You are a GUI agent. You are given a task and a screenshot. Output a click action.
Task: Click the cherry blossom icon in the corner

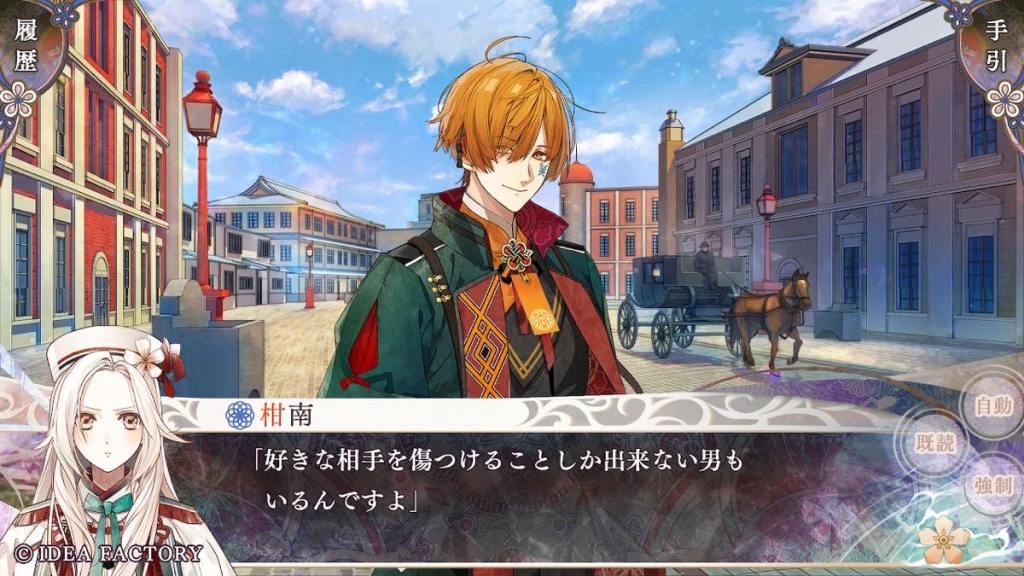pos(944,541)
